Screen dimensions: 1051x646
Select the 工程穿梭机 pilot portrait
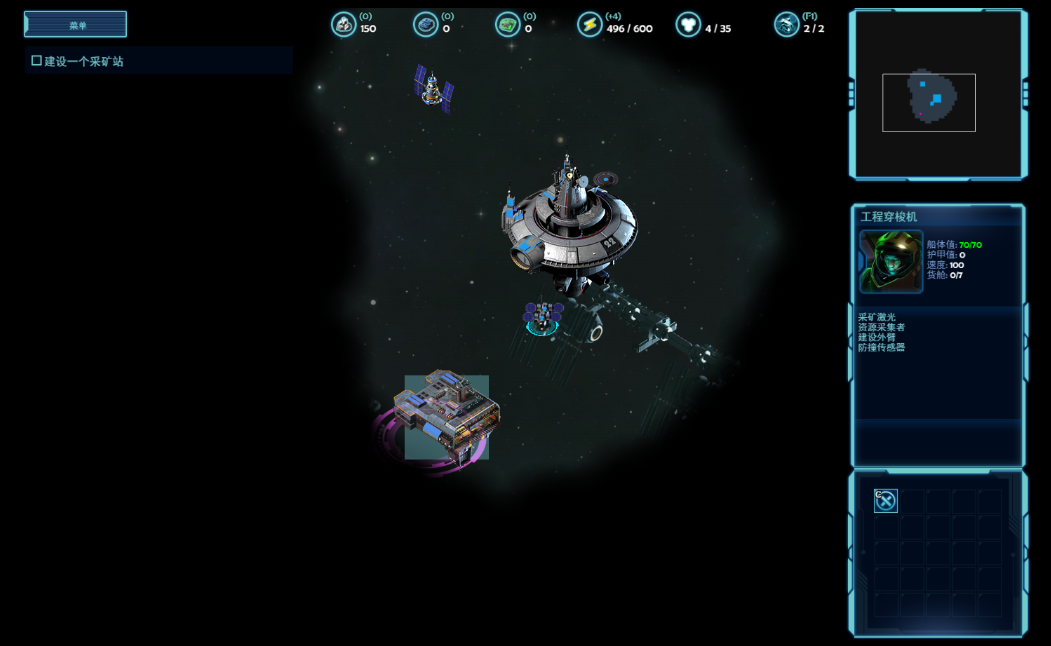click(890, 262)
